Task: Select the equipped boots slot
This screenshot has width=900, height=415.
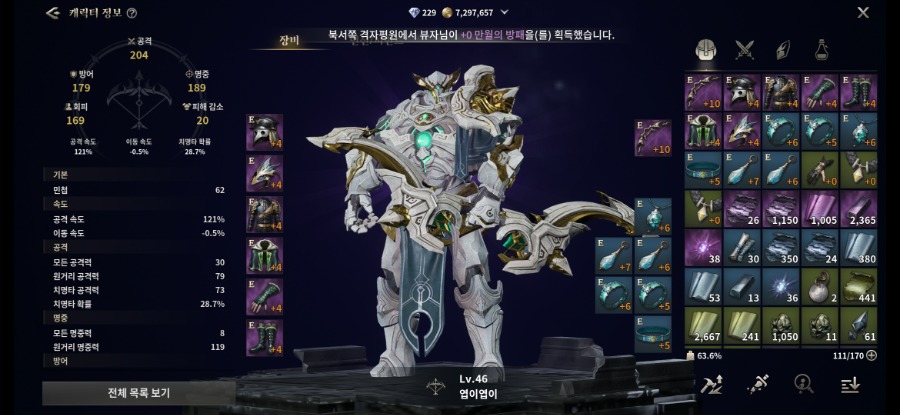Action: coord(264,337)
